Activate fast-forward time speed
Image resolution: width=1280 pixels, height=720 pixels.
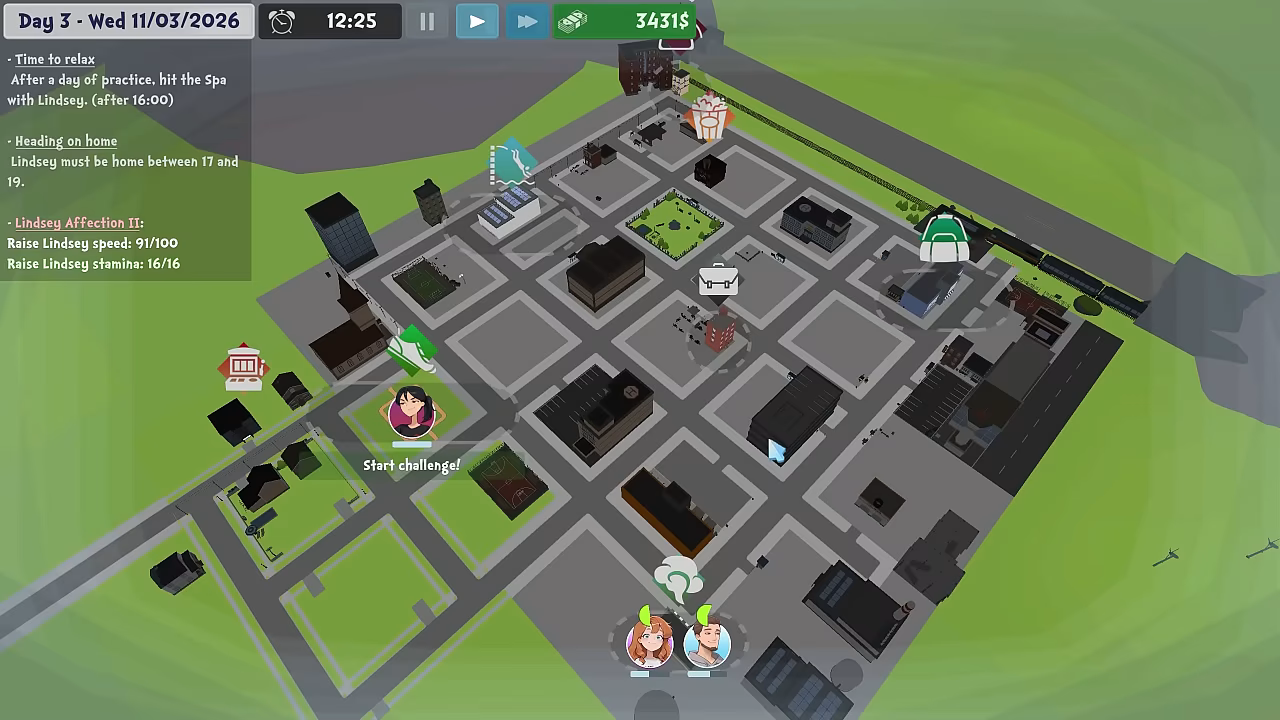(526, 21)
